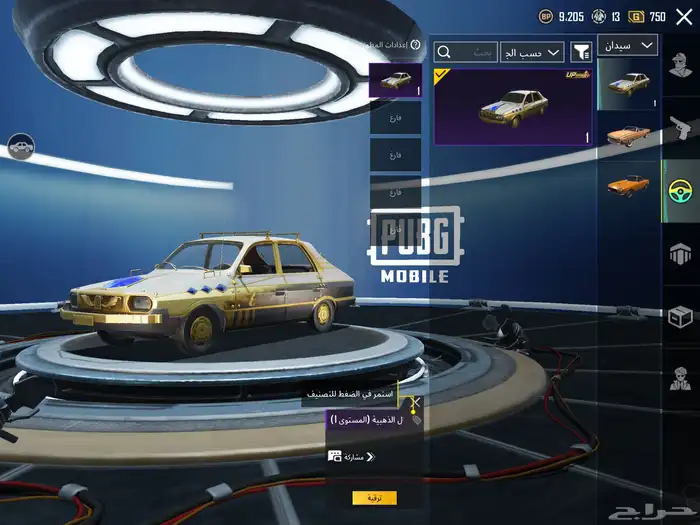Open the character outfits tab at top

point(681,67)
